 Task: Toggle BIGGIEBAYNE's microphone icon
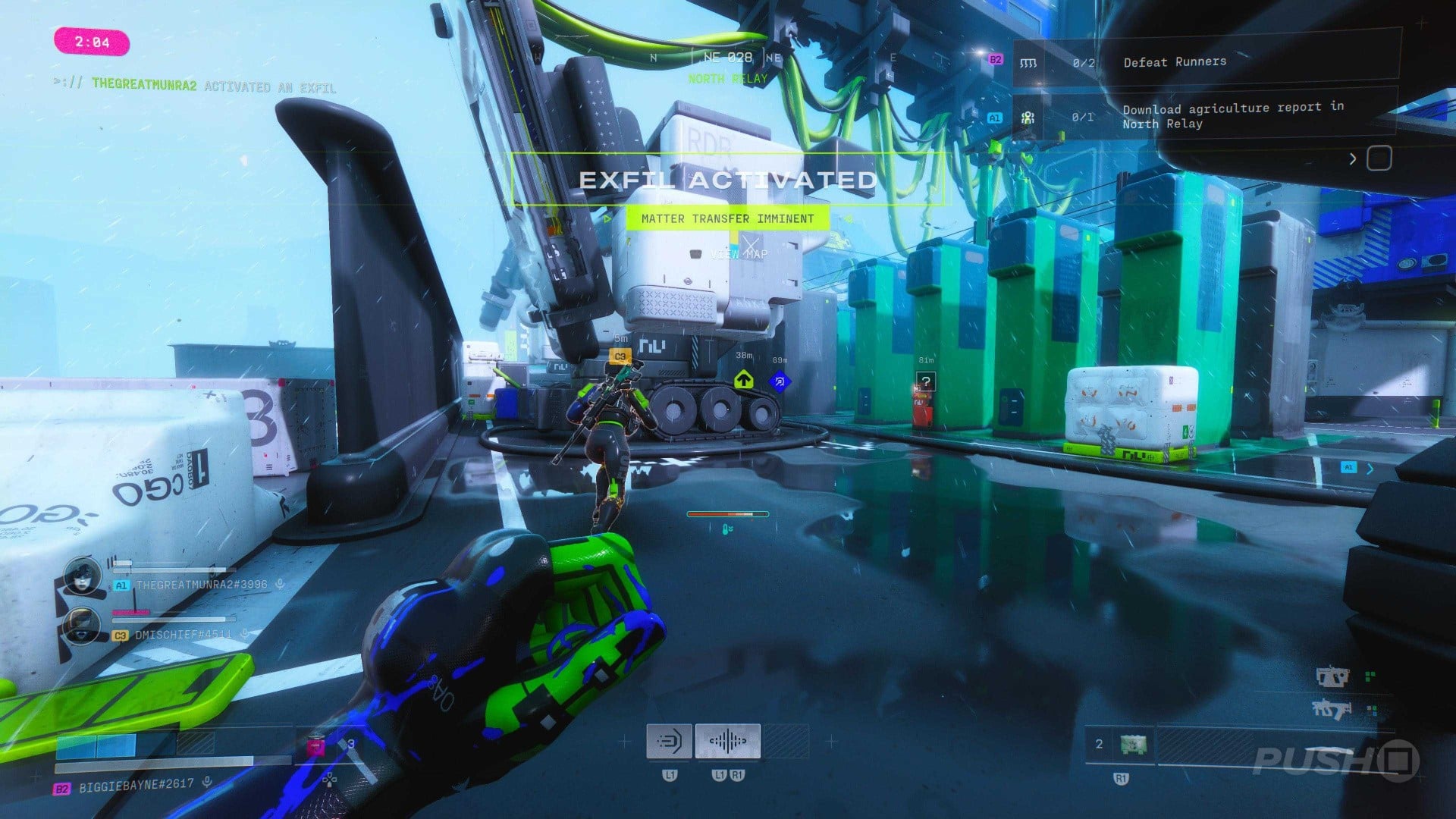tap(207, 782)
